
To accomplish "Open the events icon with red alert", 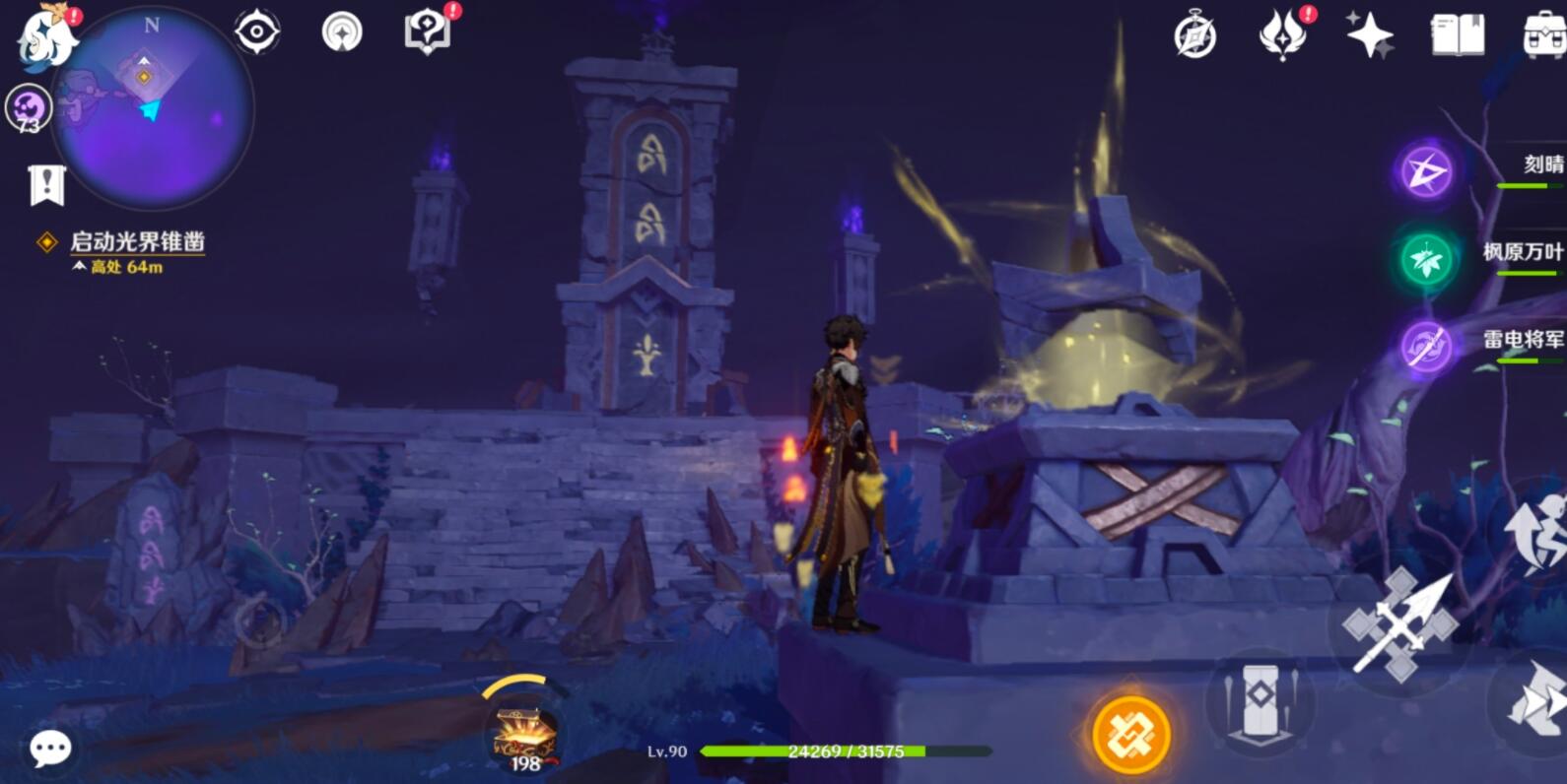I will (x=1282, y=36).
